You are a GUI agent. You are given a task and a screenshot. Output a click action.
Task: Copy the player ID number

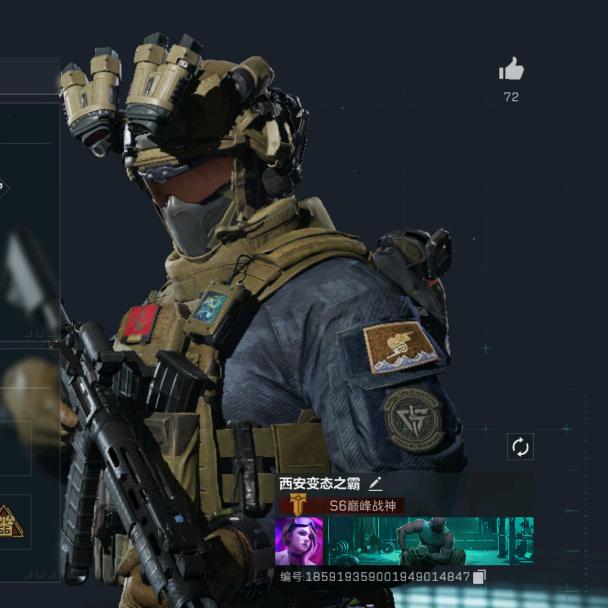pyautogui.click(x=479, y=577)
